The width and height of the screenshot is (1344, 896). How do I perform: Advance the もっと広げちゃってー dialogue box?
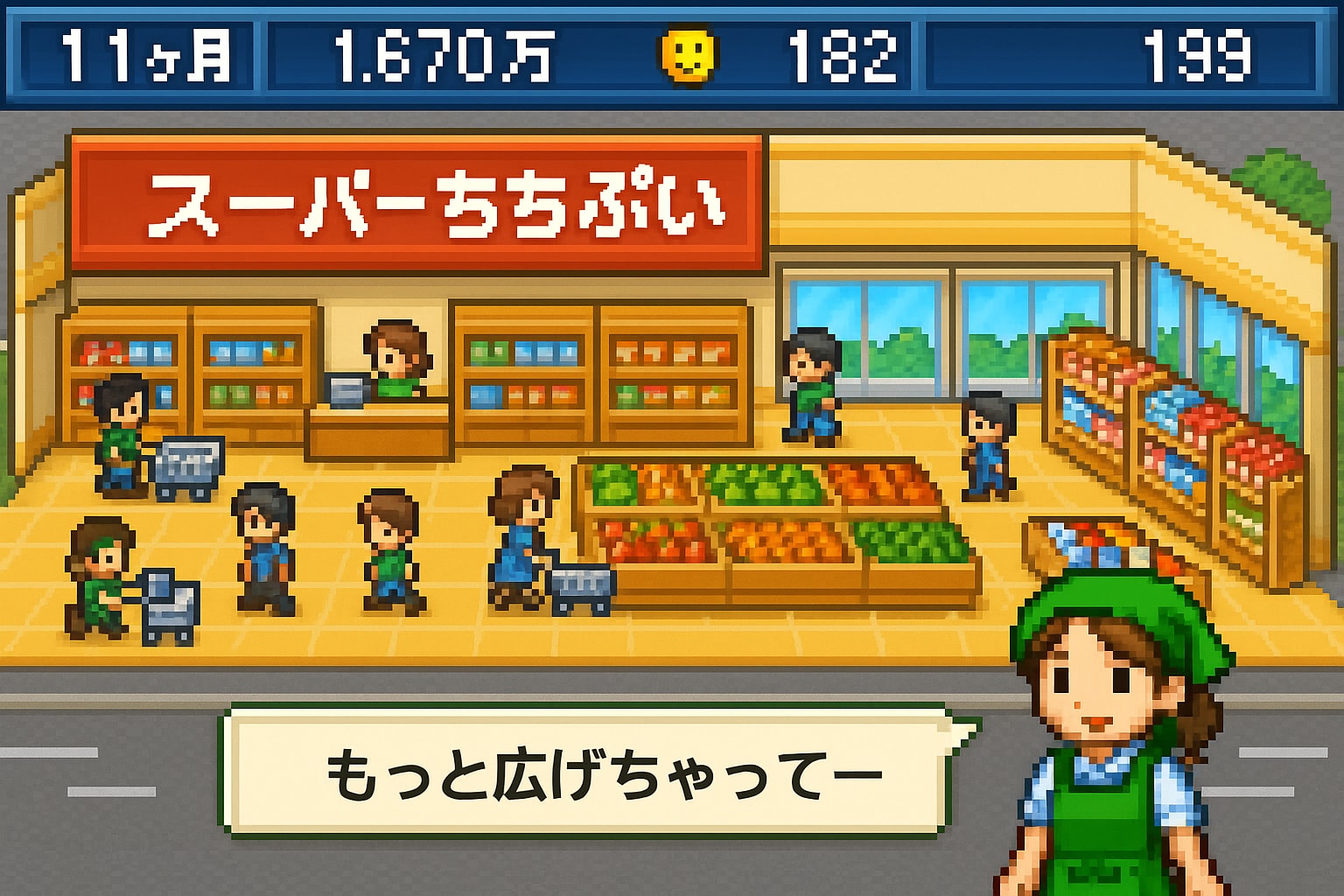[x=584, y=772]
